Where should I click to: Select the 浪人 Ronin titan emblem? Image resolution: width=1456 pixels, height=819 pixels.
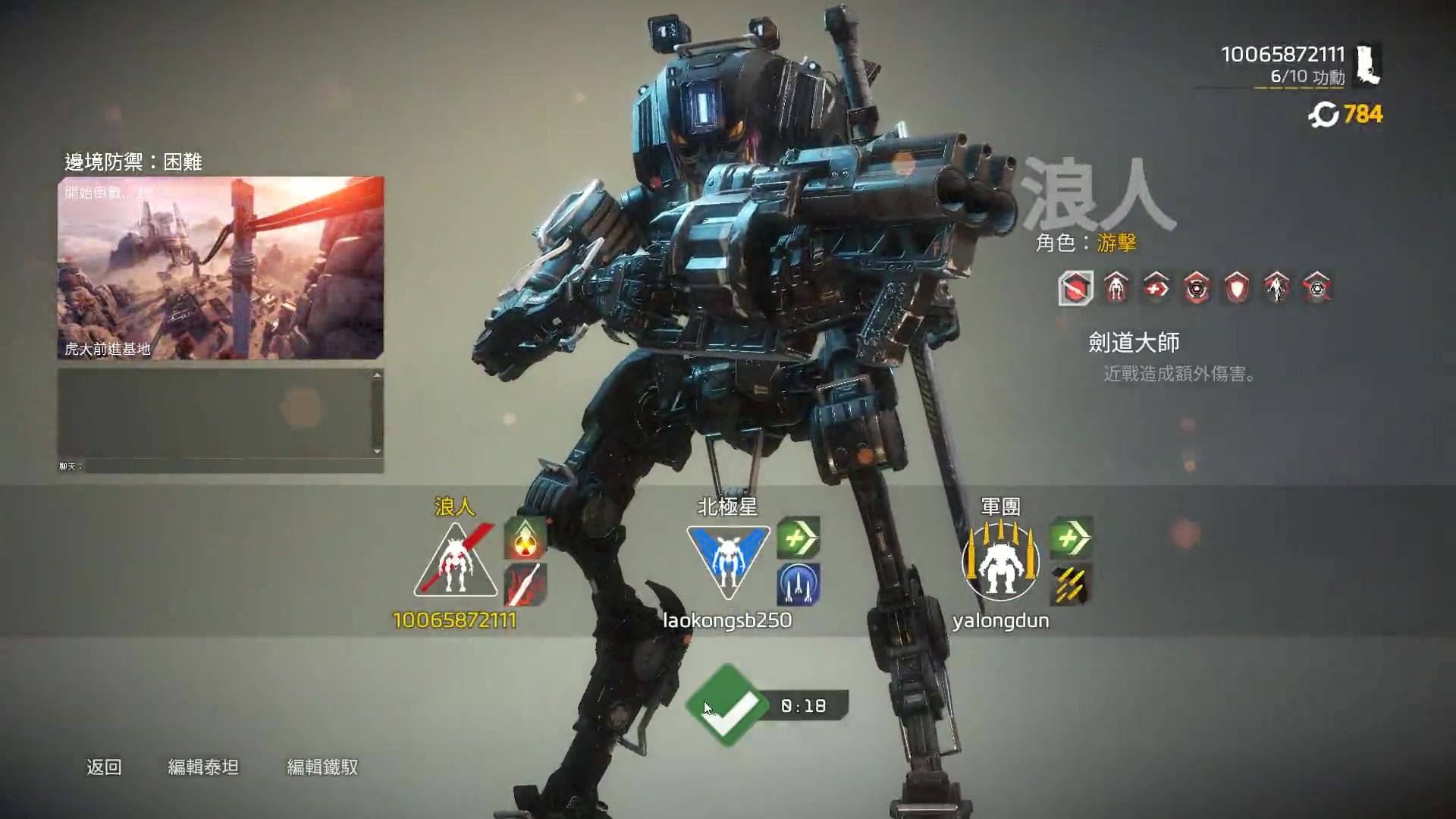click(x=455, y=563)
